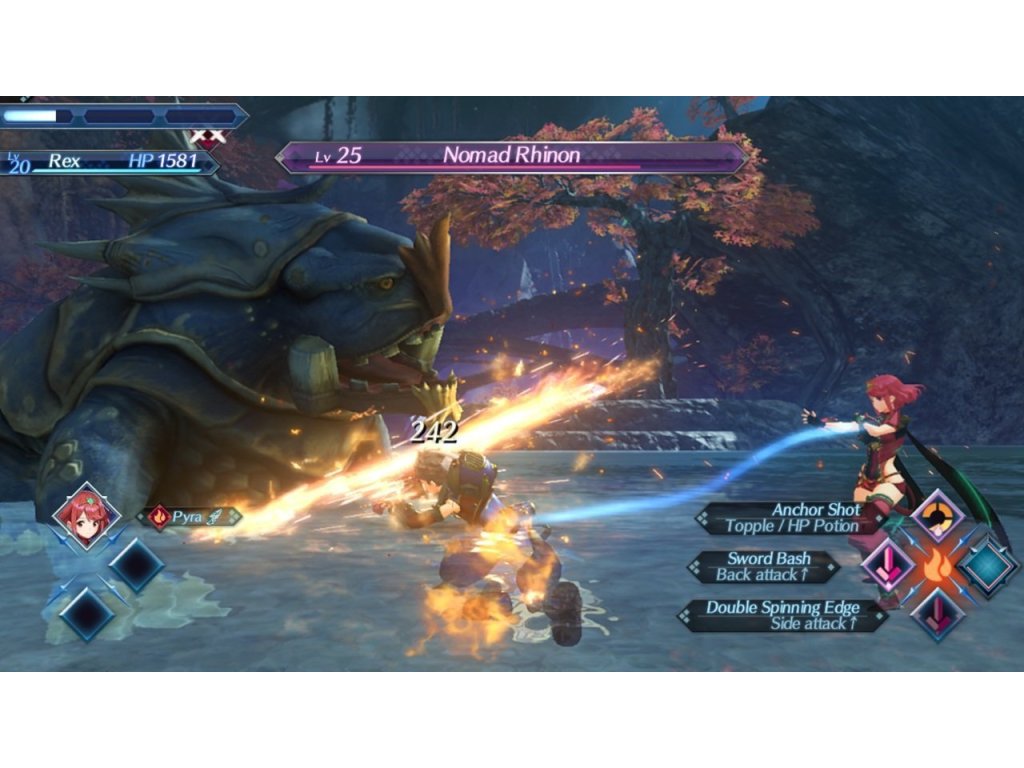Image resolution: width=1024 pixels, height=768 pixels.
Task: Target the Nomad Rhinon enemy name bar
Action: (x=511, y=157)
